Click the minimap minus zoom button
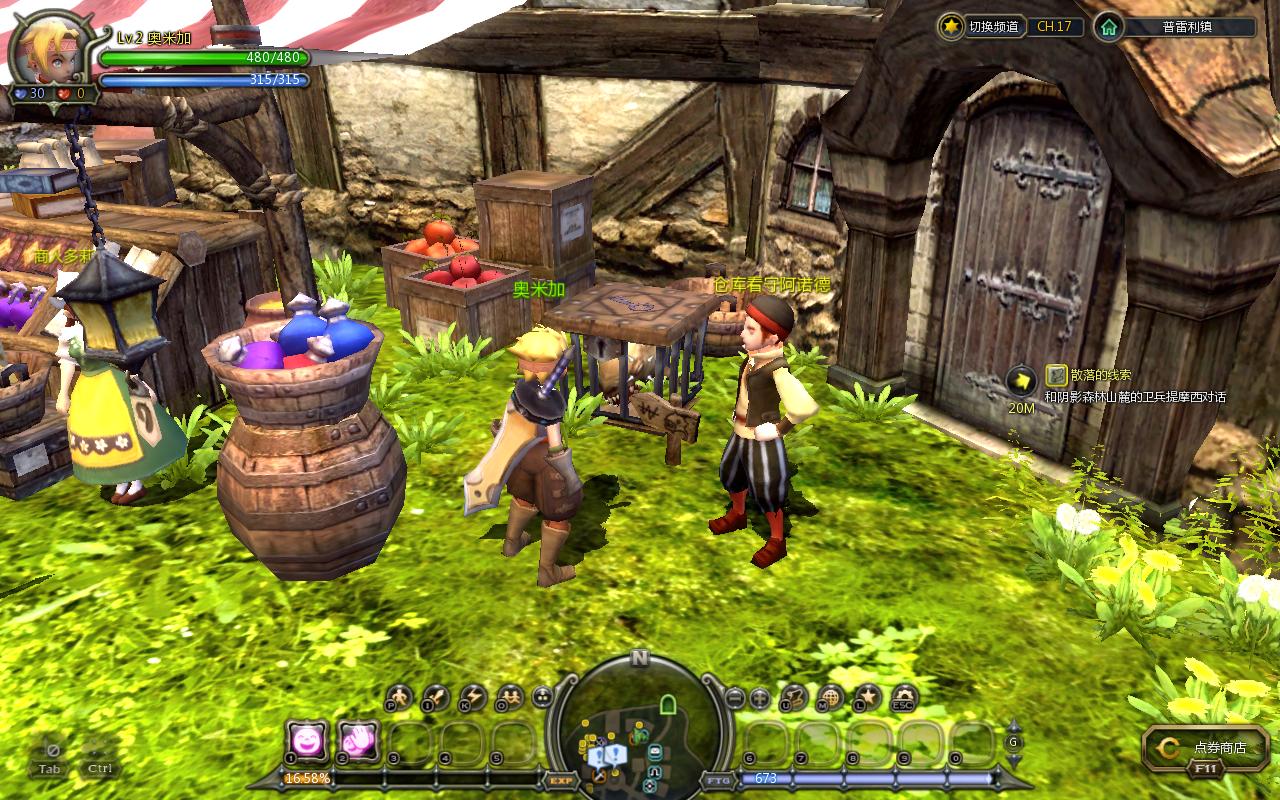 pos(735,697)
